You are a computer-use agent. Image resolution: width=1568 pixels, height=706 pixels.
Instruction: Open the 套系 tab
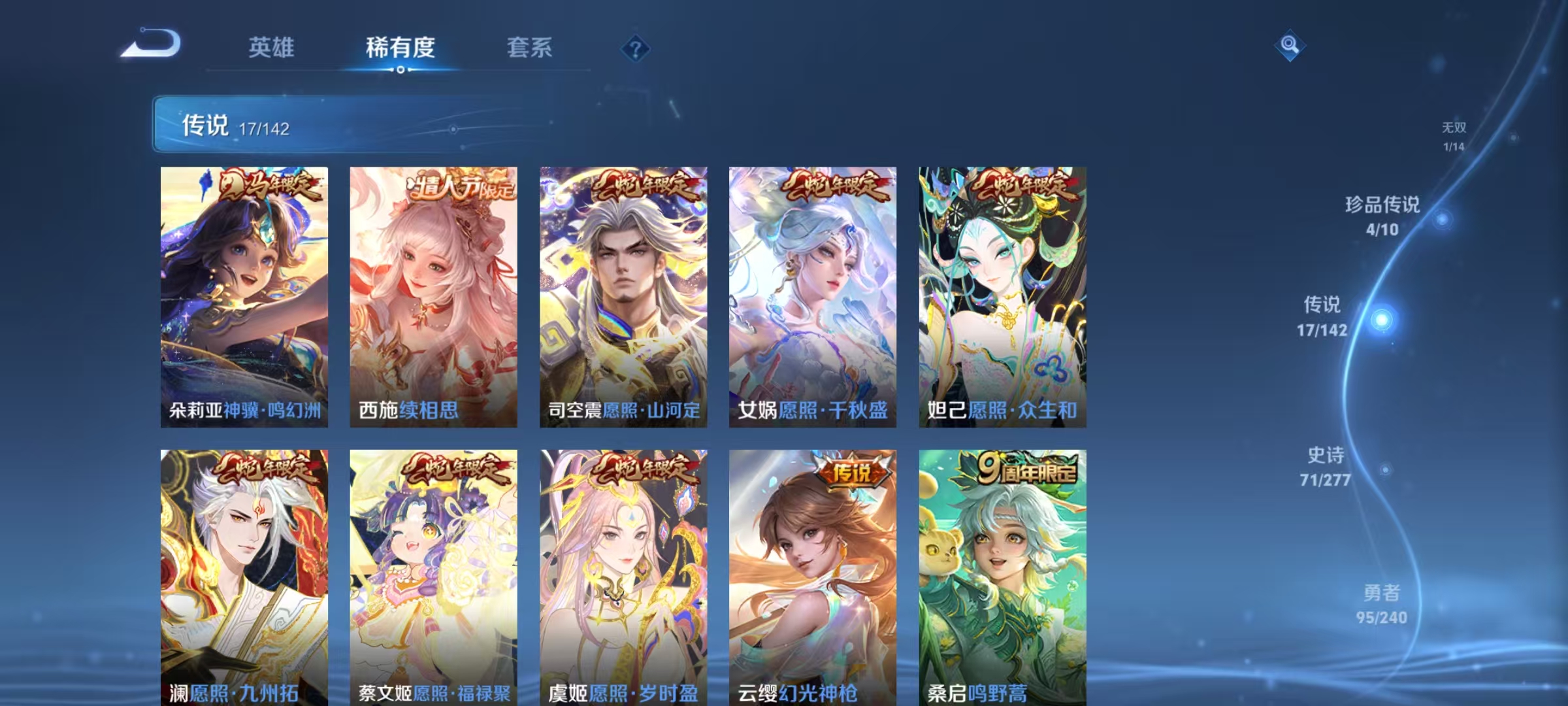coord(529,48)
